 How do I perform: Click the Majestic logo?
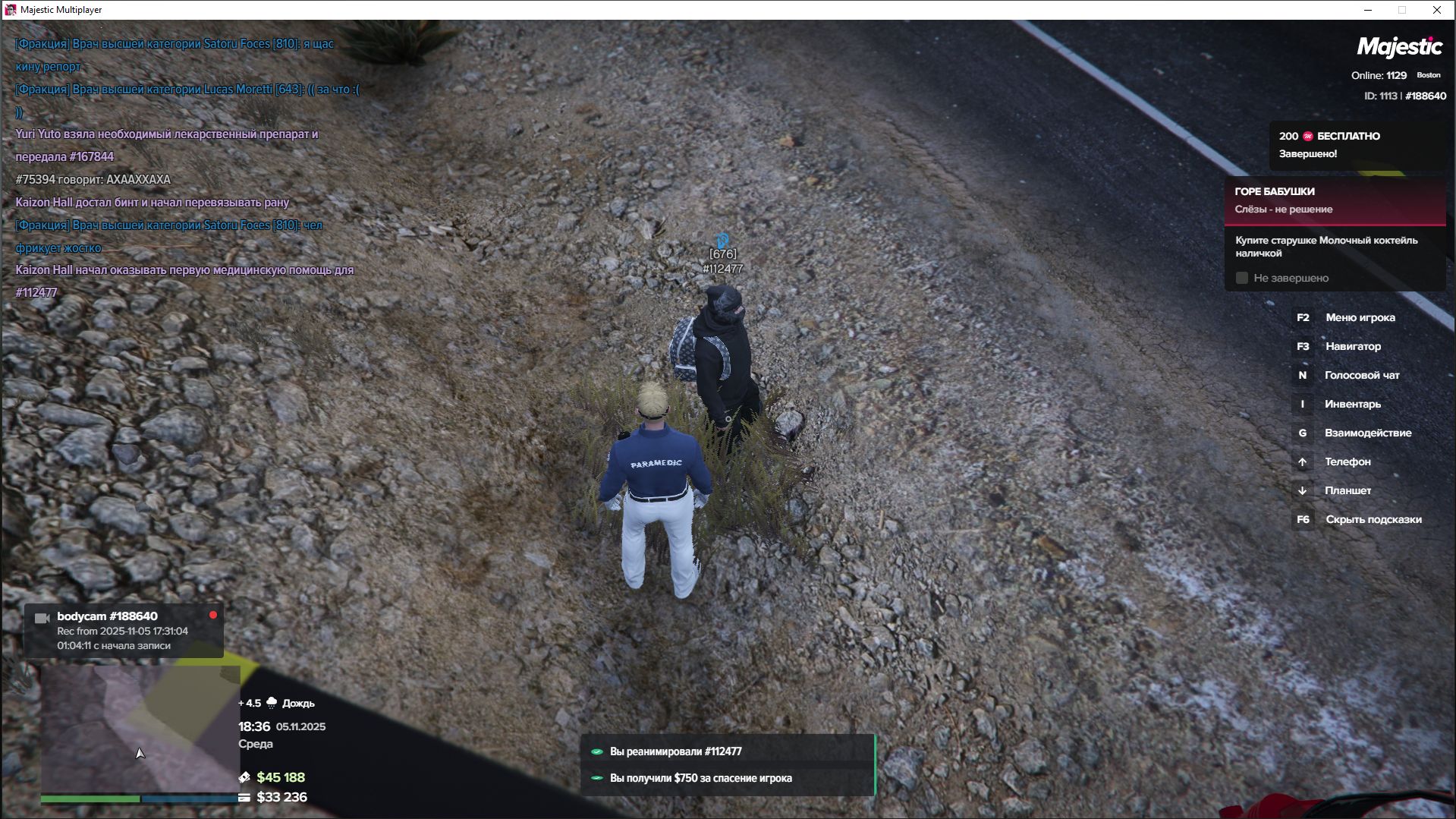click(1398, 47)
